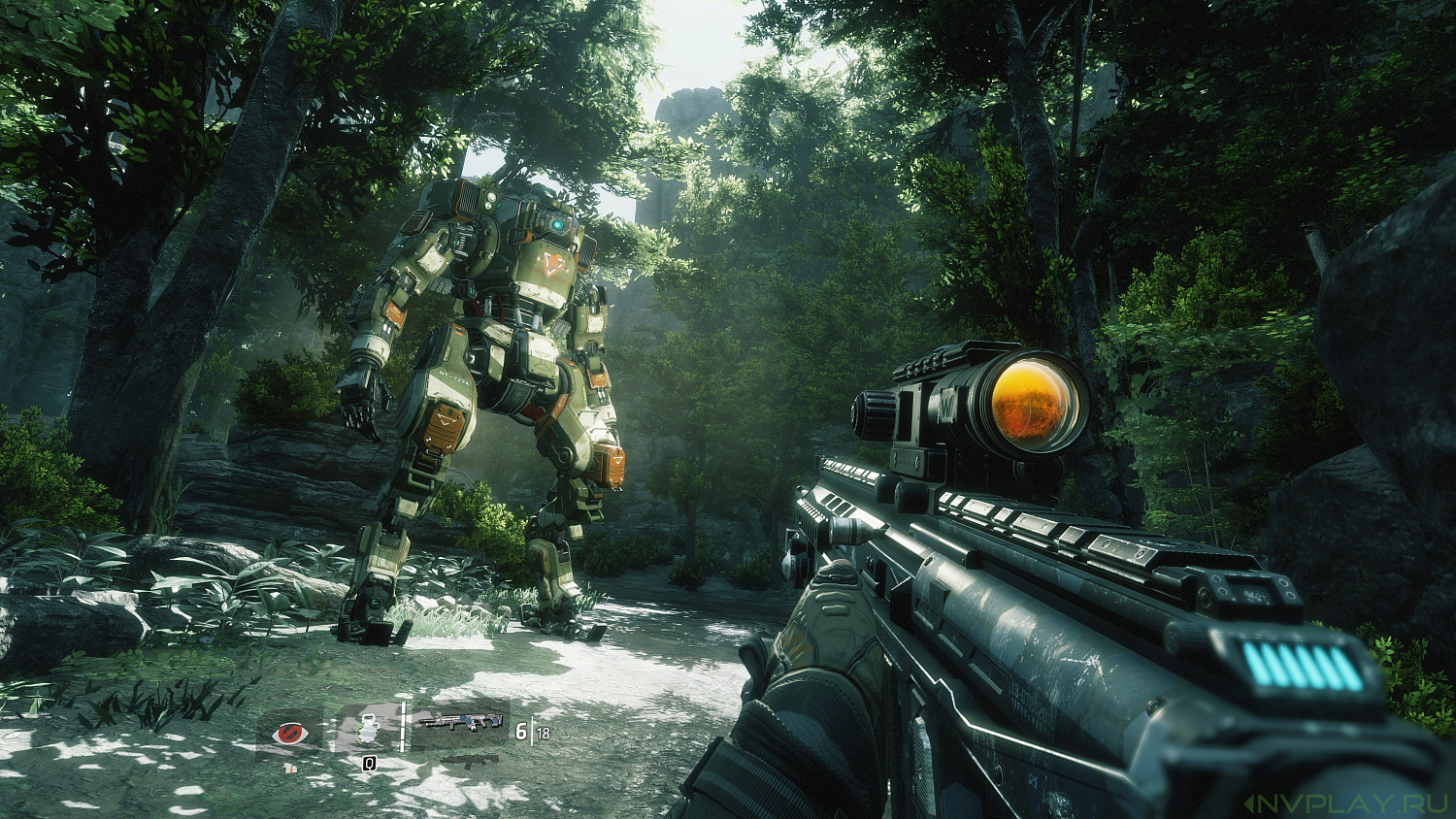This screenshot has height=819, width=1456.
Task: Click the segmented ability charge bar
Action: click(x=402, y=728)
